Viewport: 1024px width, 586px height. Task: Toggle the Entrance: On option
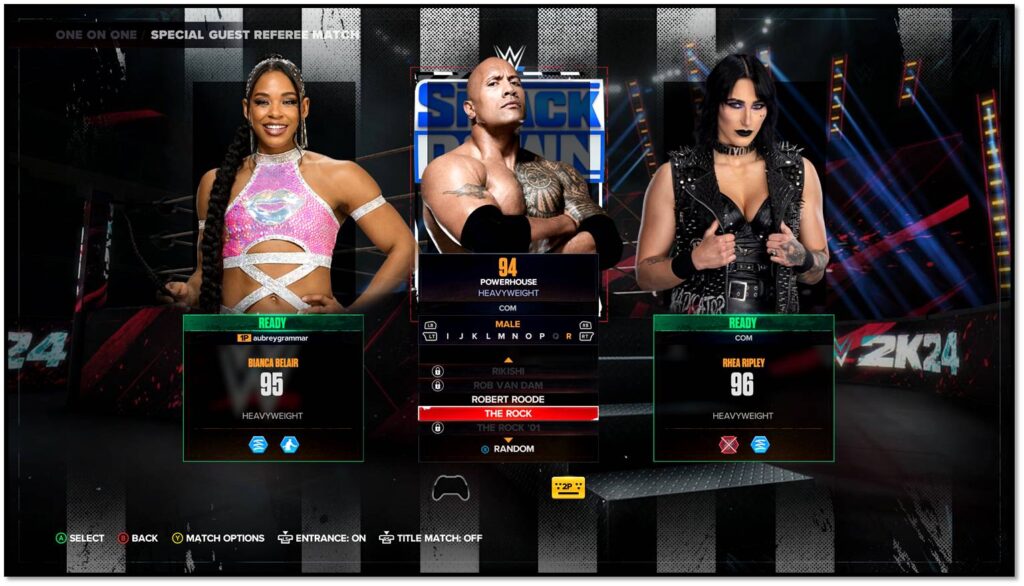322,538
